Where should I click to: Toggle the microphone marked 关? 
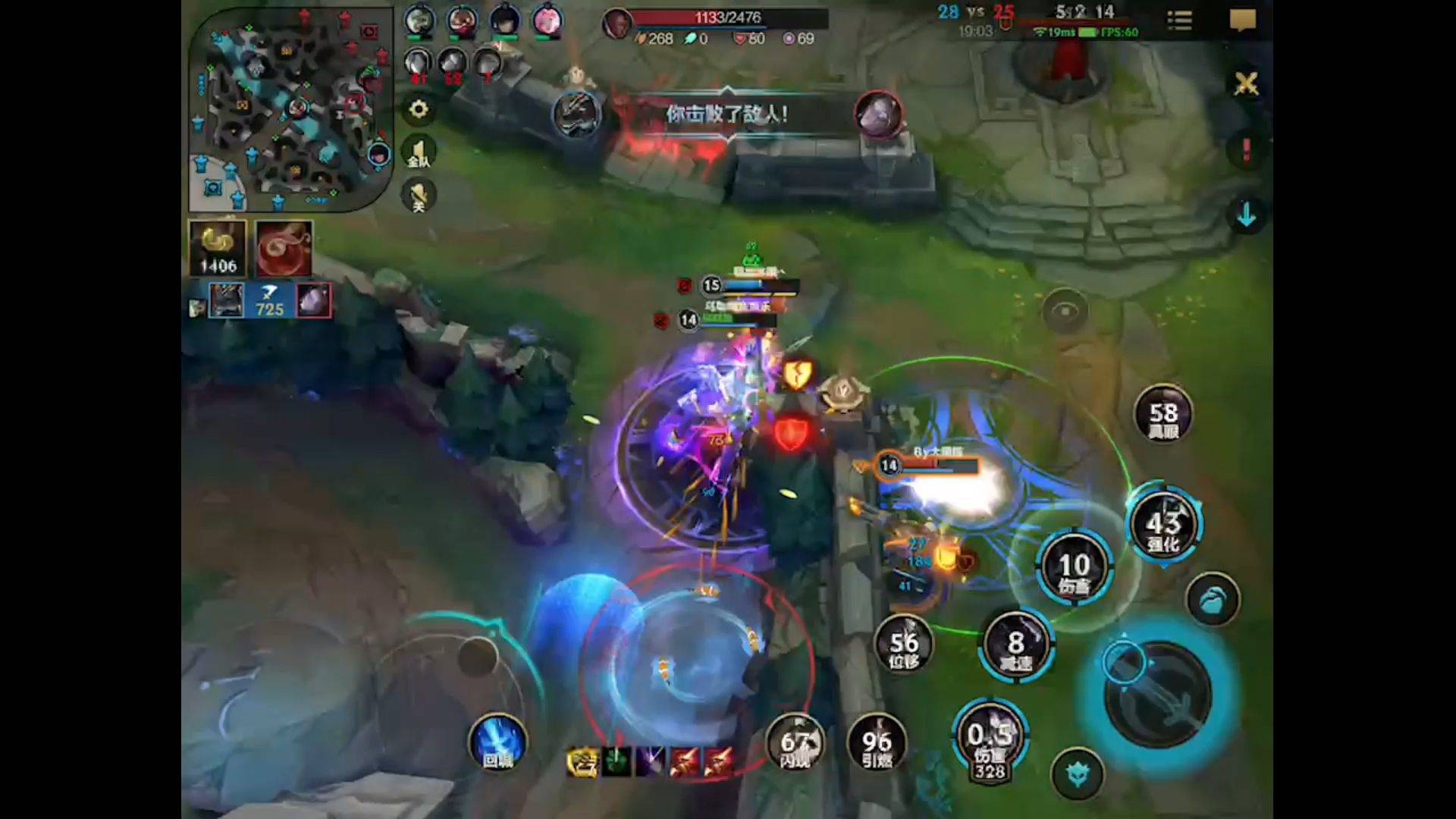(x=419, y=196)
